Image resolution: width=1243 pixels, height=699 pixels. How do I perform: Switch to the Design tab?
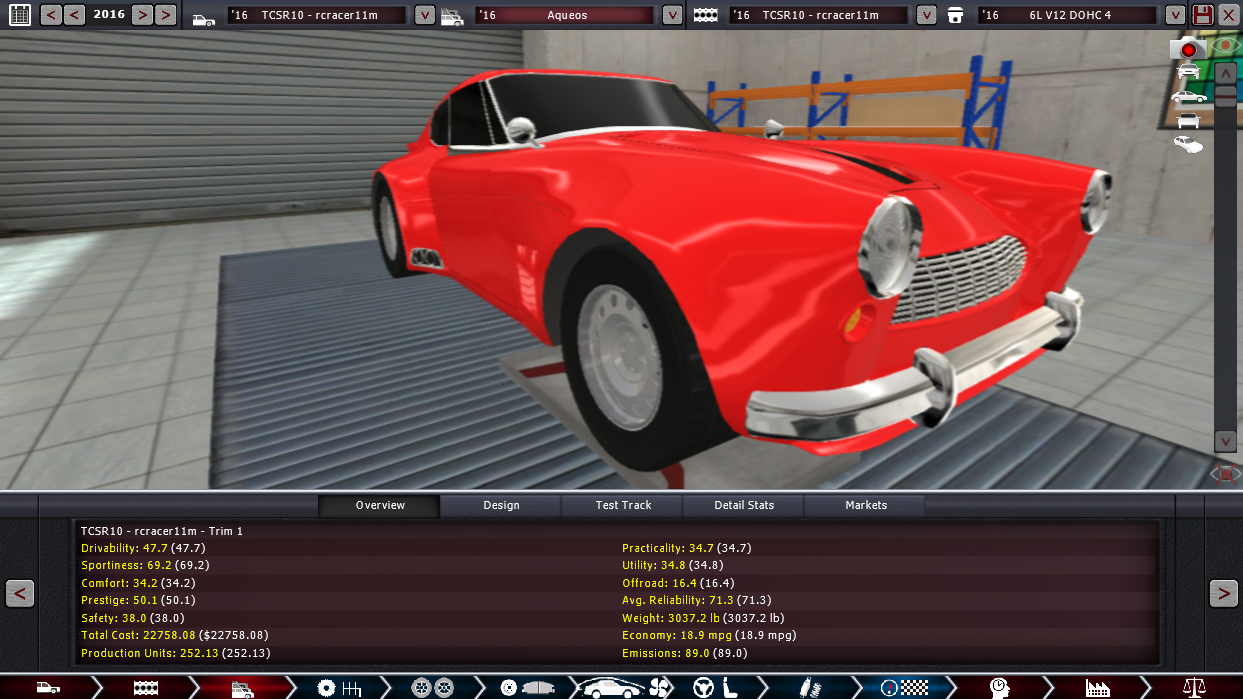pyautogui.click(x=501, y=505)
